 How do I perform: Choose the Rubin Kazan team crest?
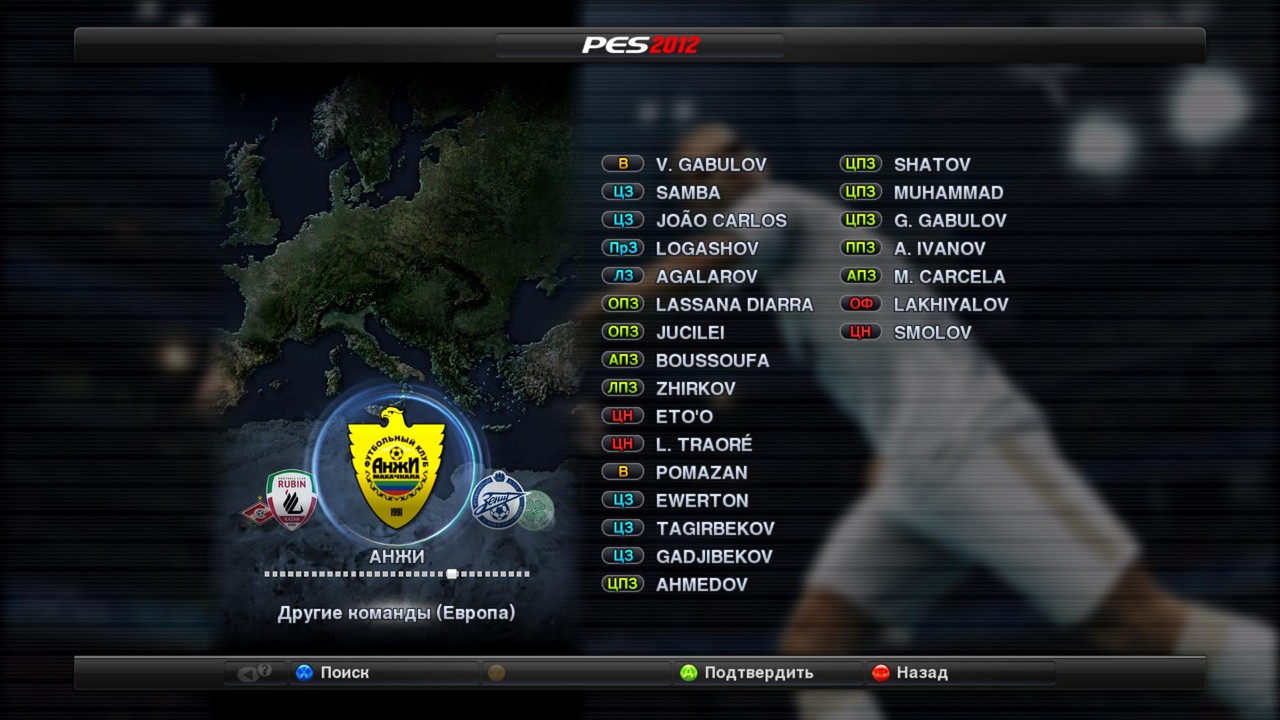tap(292, 498)
